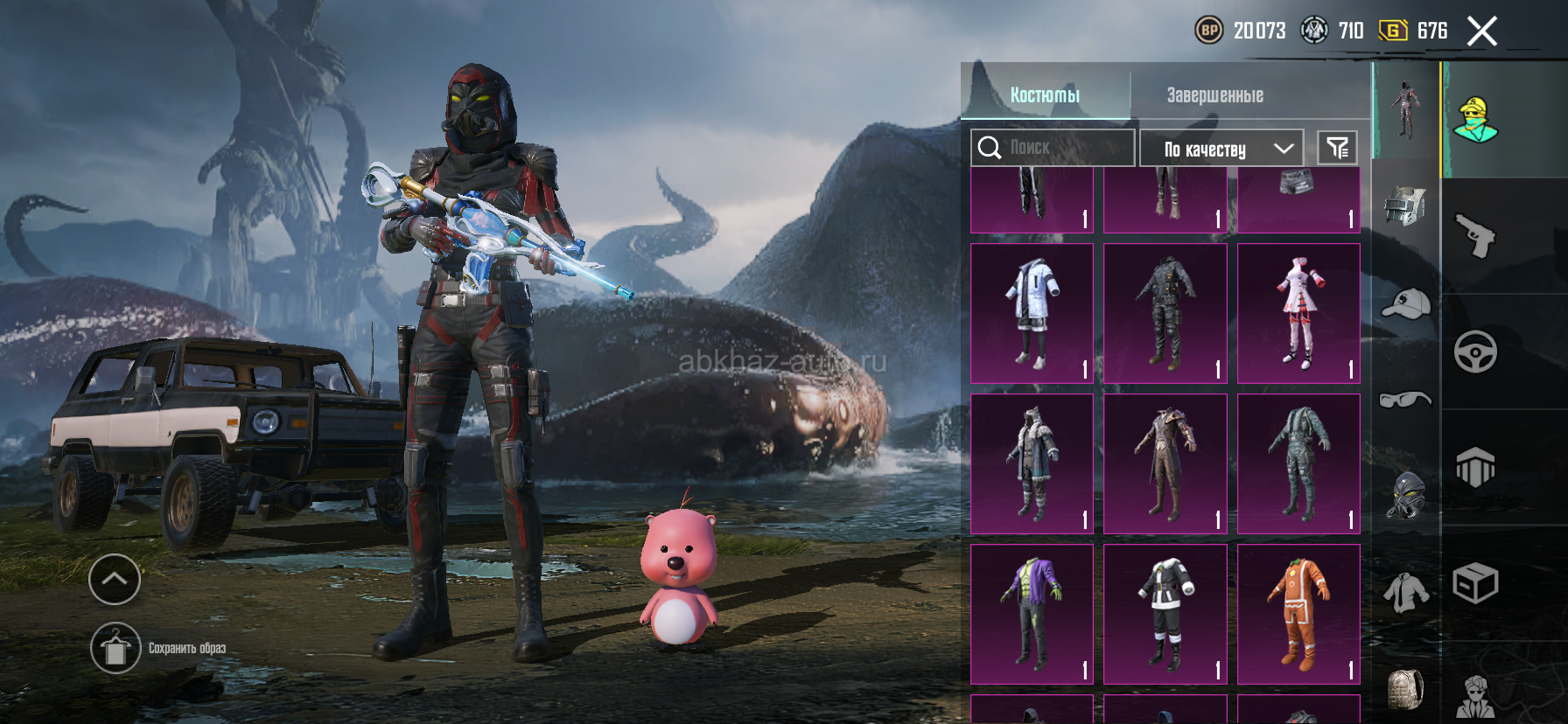Pick the purple jacket costume
This screenshot has width=1568, height=724.
[1032, 614]
